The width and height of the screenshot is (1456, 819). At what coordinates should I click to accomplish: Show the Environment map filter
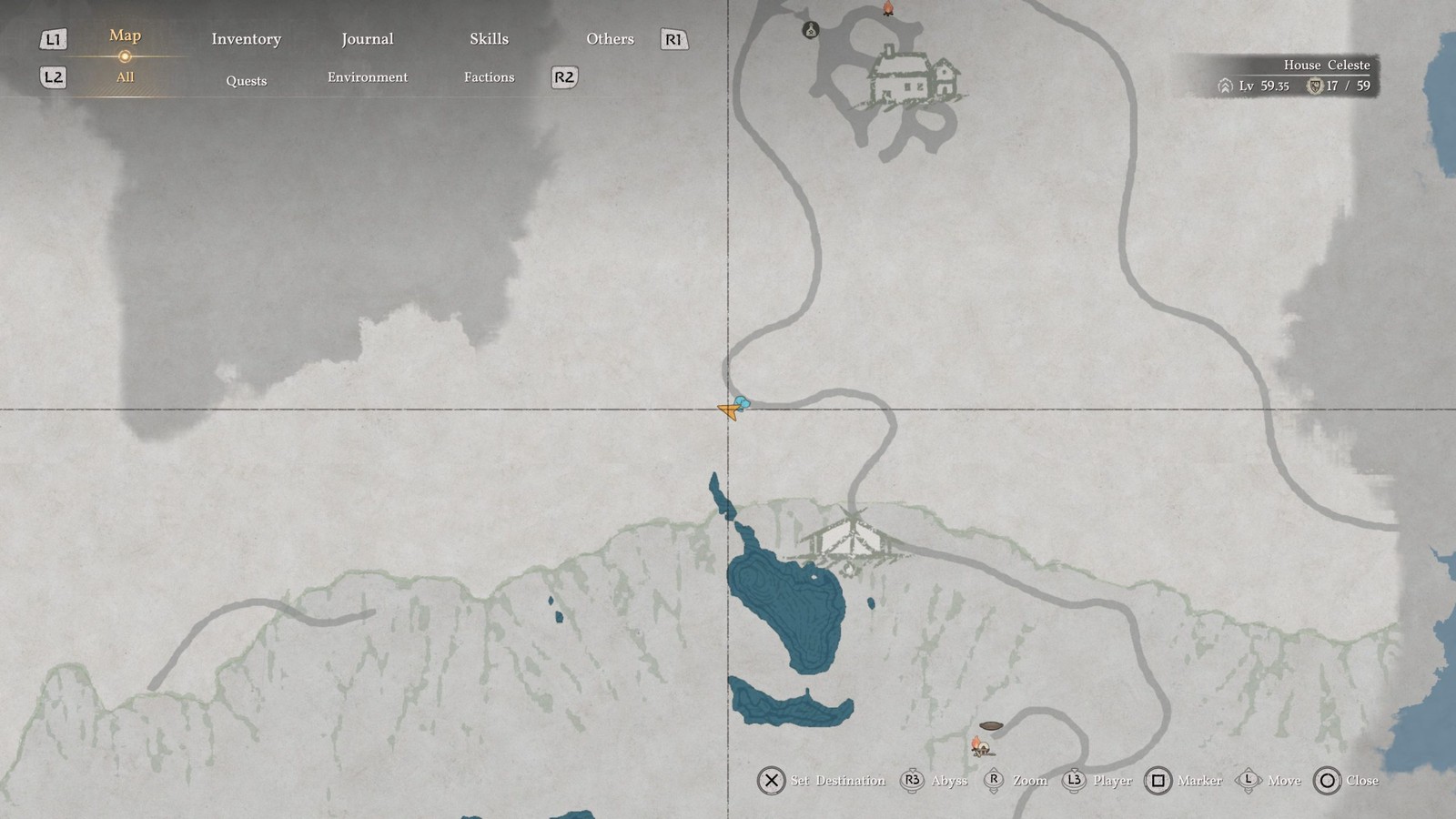[368, 77]
